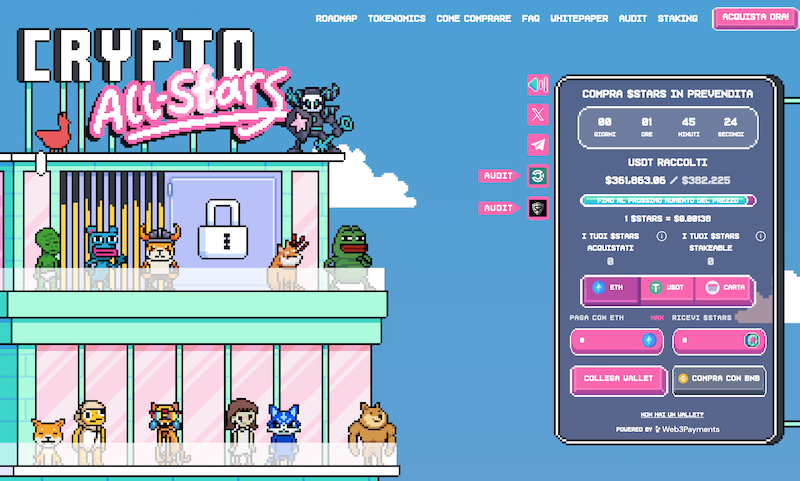
Task: Choose the Compra con BNB button
Action: pyautogui.click(x=719, y=379)
